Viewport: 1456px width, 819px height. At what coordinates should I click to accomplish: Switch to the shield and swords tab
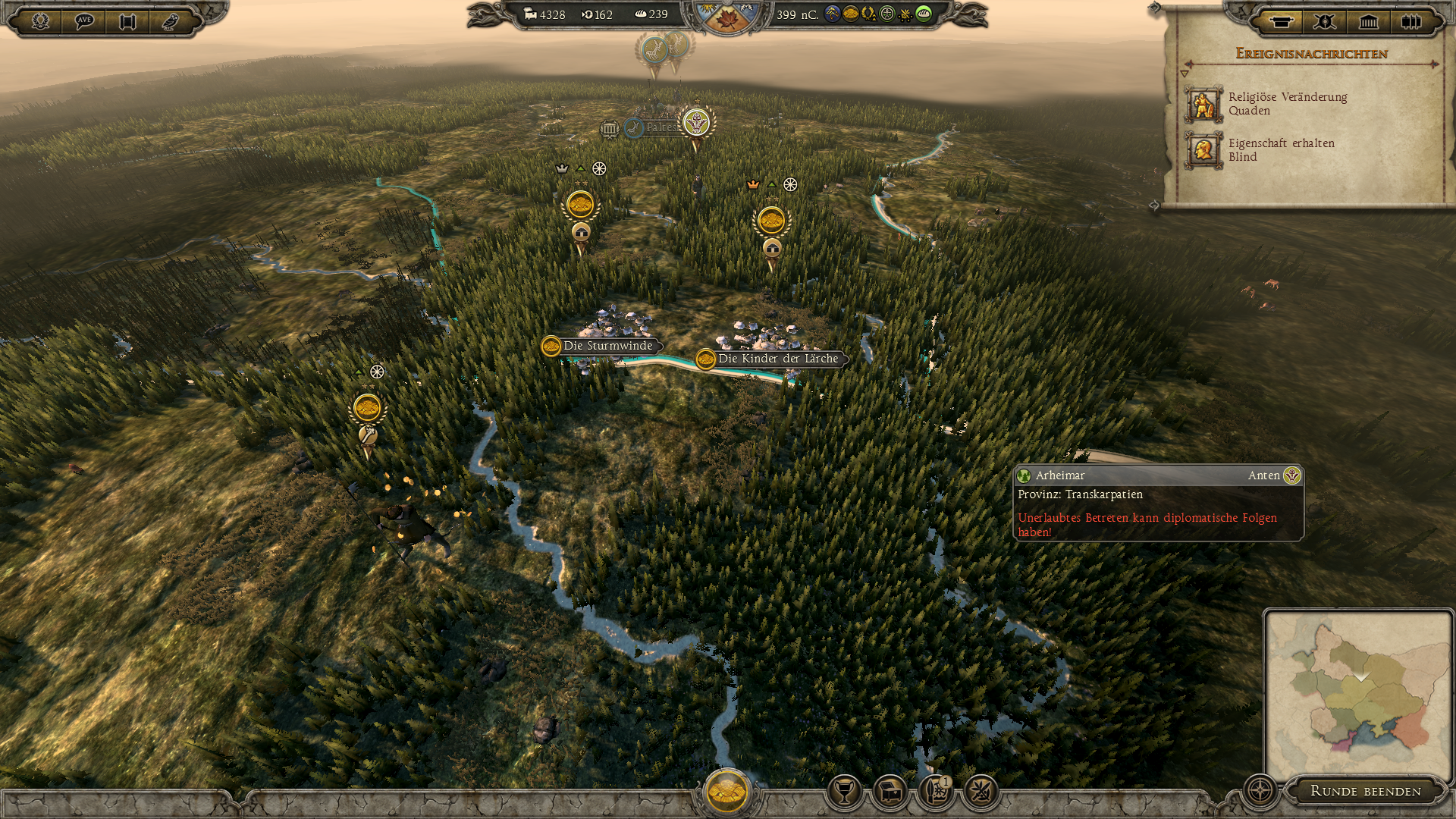click(x=1324, y=21)
